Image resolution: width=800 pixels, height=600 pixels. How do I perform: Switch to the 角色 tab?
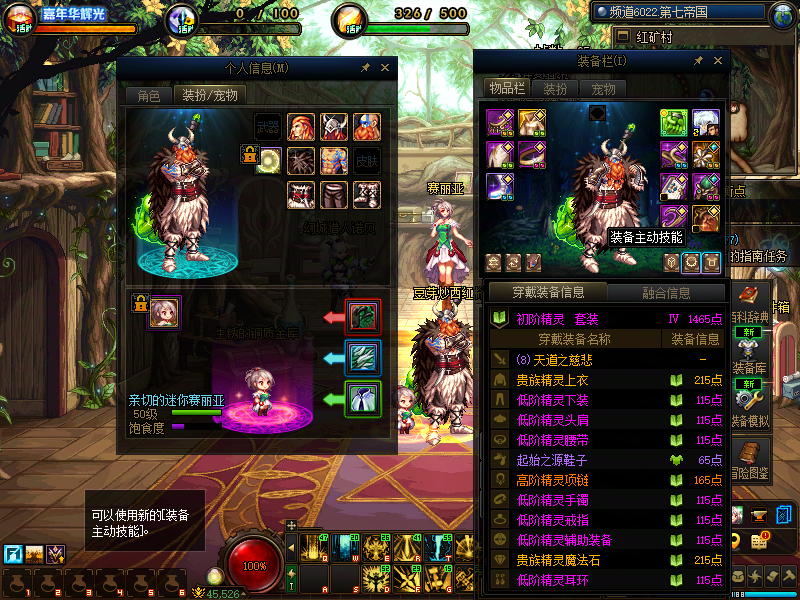pos(148,96)
